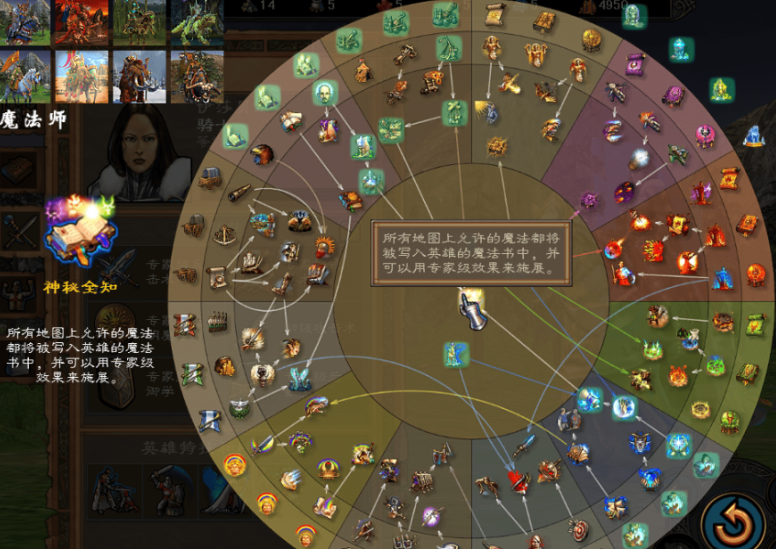Choose the blue pennant flag icon
776x549 pixels.
211,421
